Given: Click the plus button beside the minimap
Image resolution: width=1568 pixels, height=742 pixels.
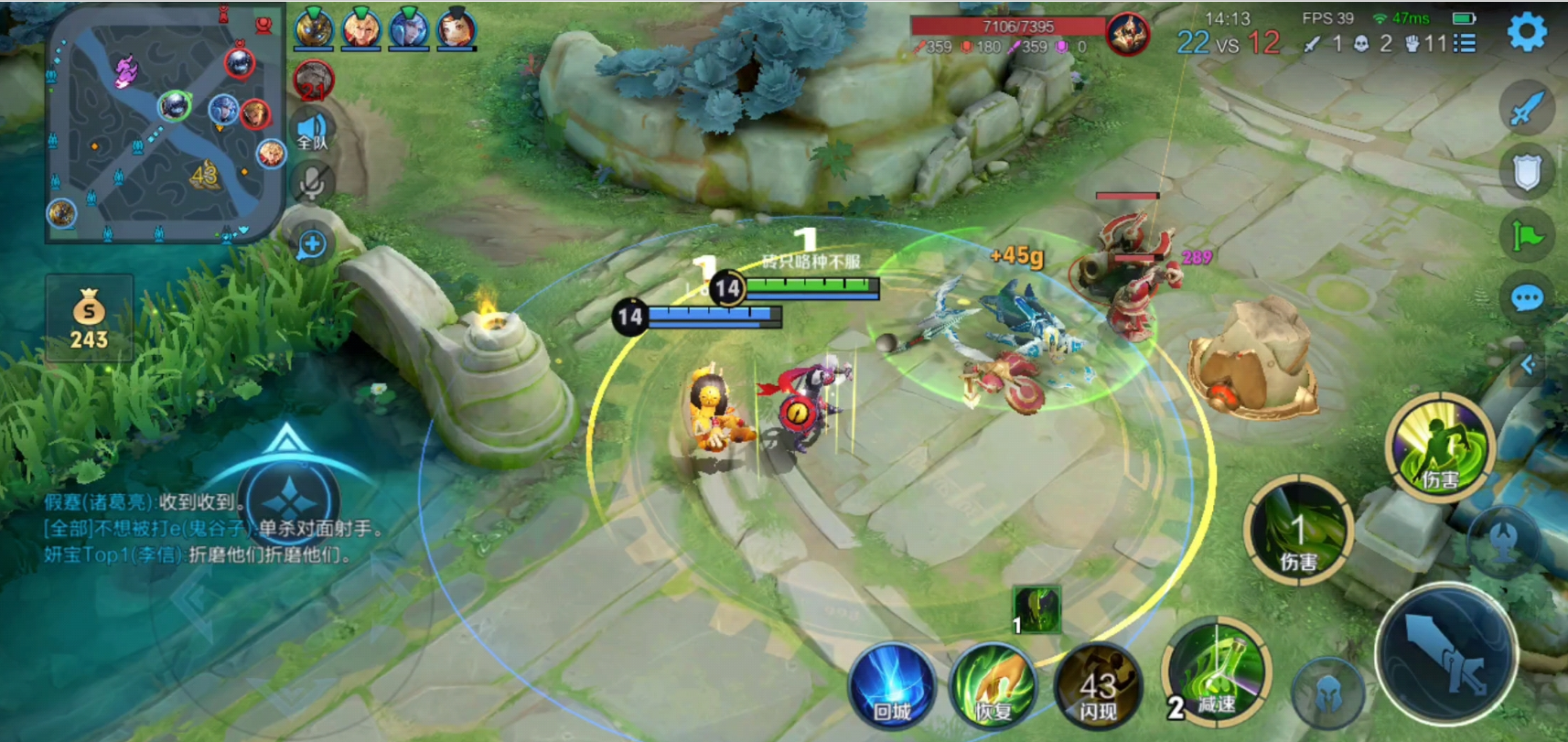Looking at the screenshot, I should [312, 244].
